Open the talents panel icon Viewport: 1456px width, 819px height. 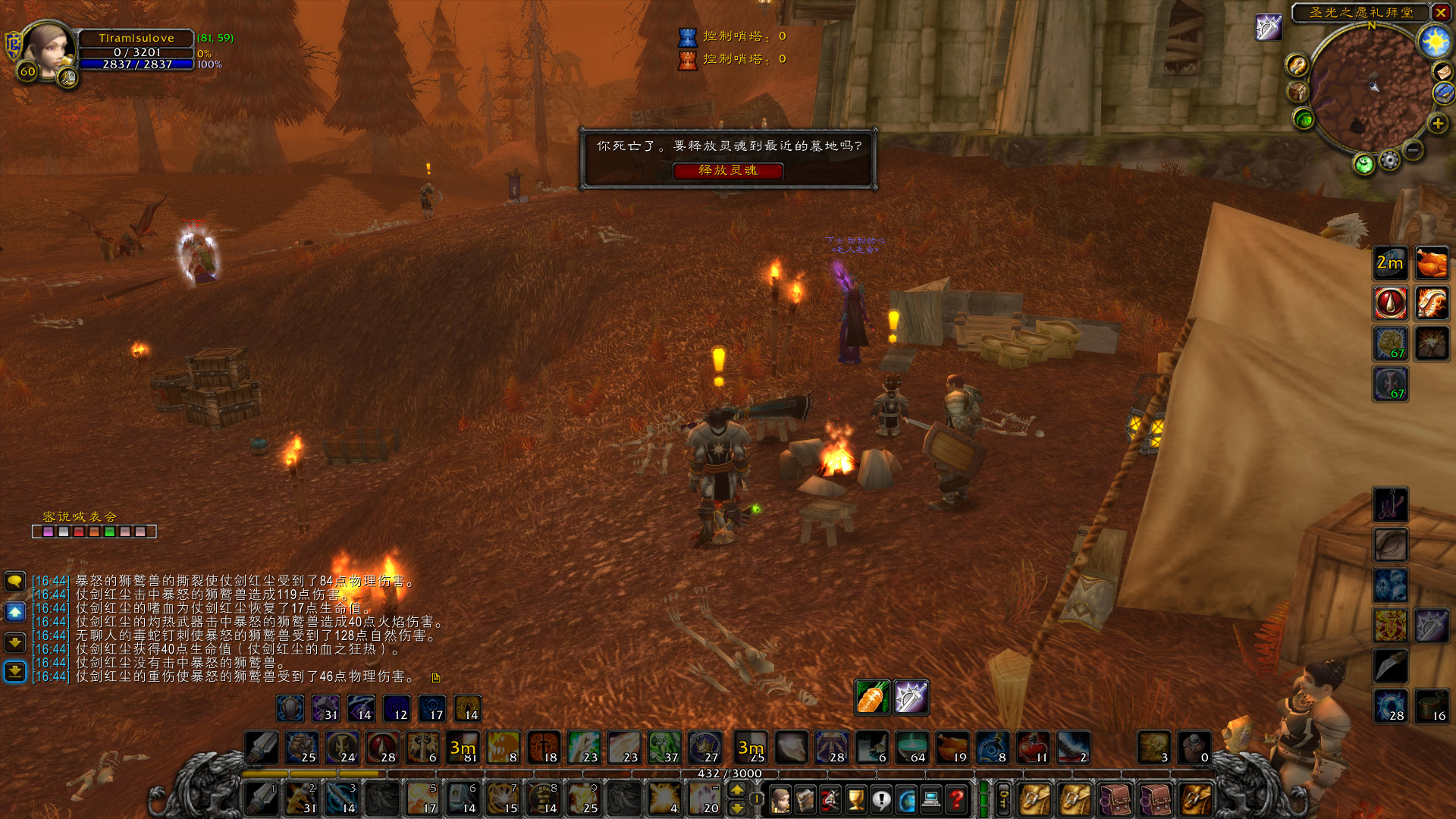(831, 800)
